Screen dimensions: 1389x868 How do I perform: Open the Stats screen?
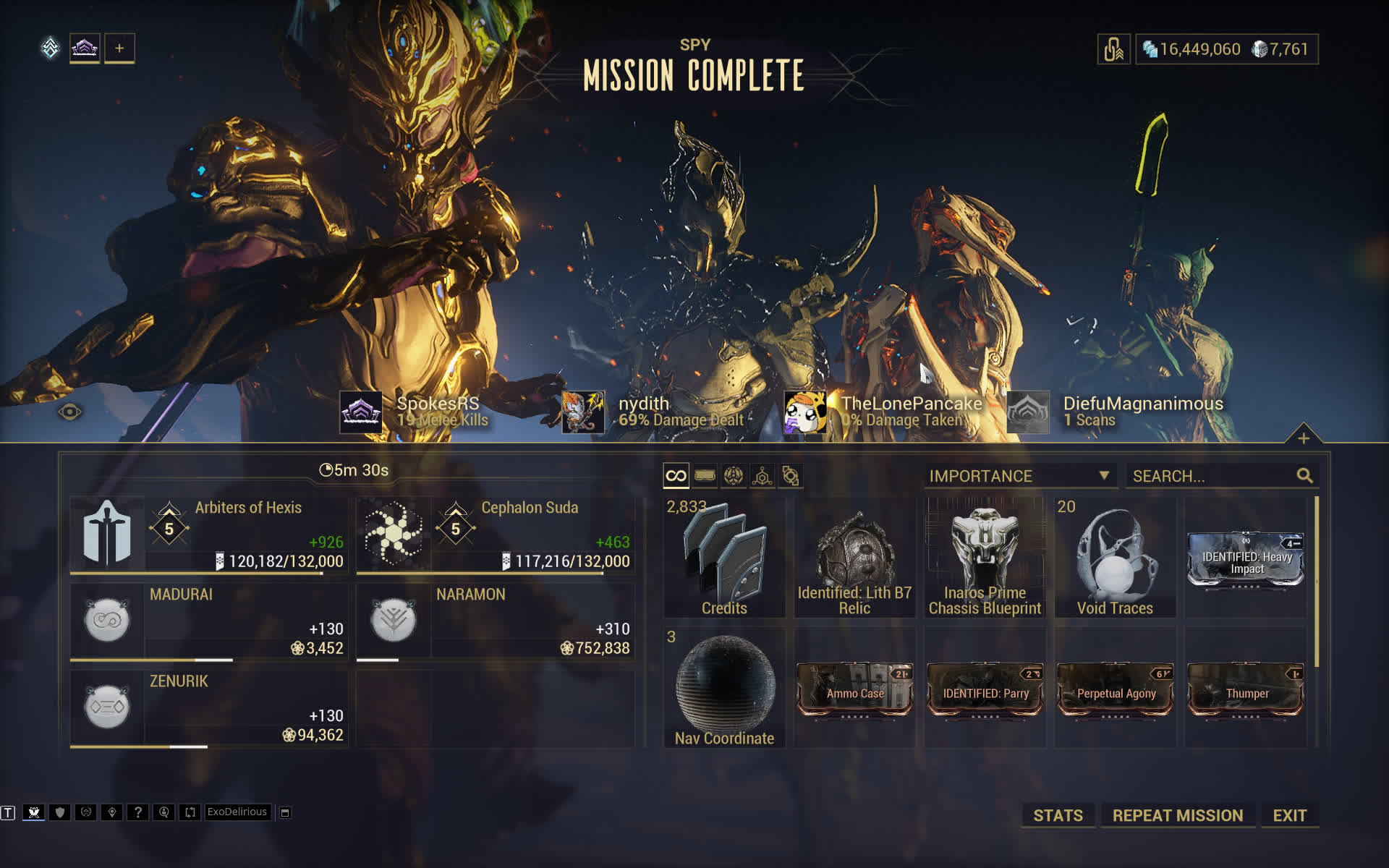[1058, 815]
